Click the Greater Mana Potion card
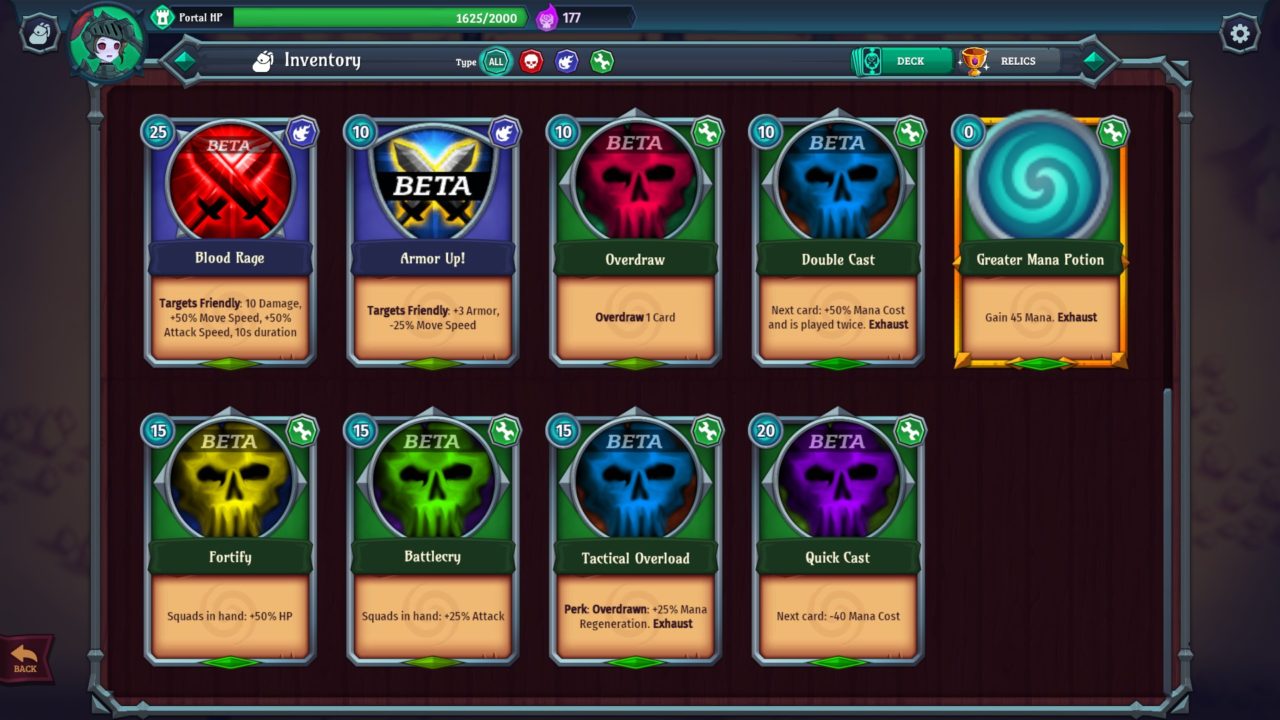1280x720 pixels. 1040,242
